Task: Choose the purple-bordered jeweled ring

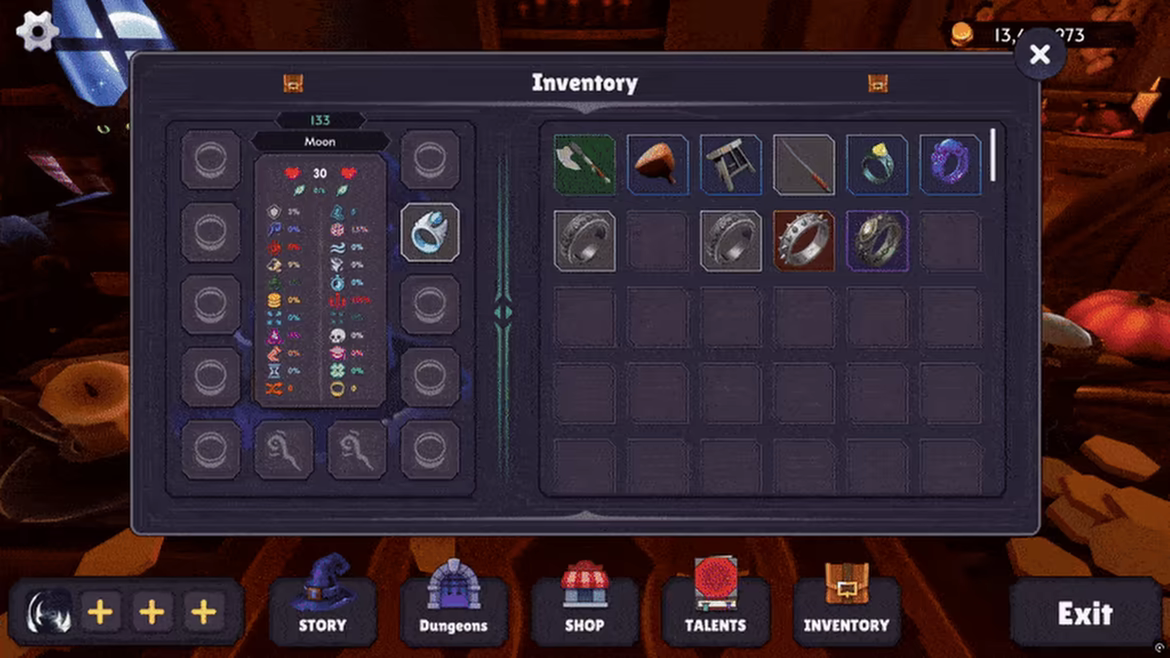Action: pyautogui.click(x=877, y=240)
